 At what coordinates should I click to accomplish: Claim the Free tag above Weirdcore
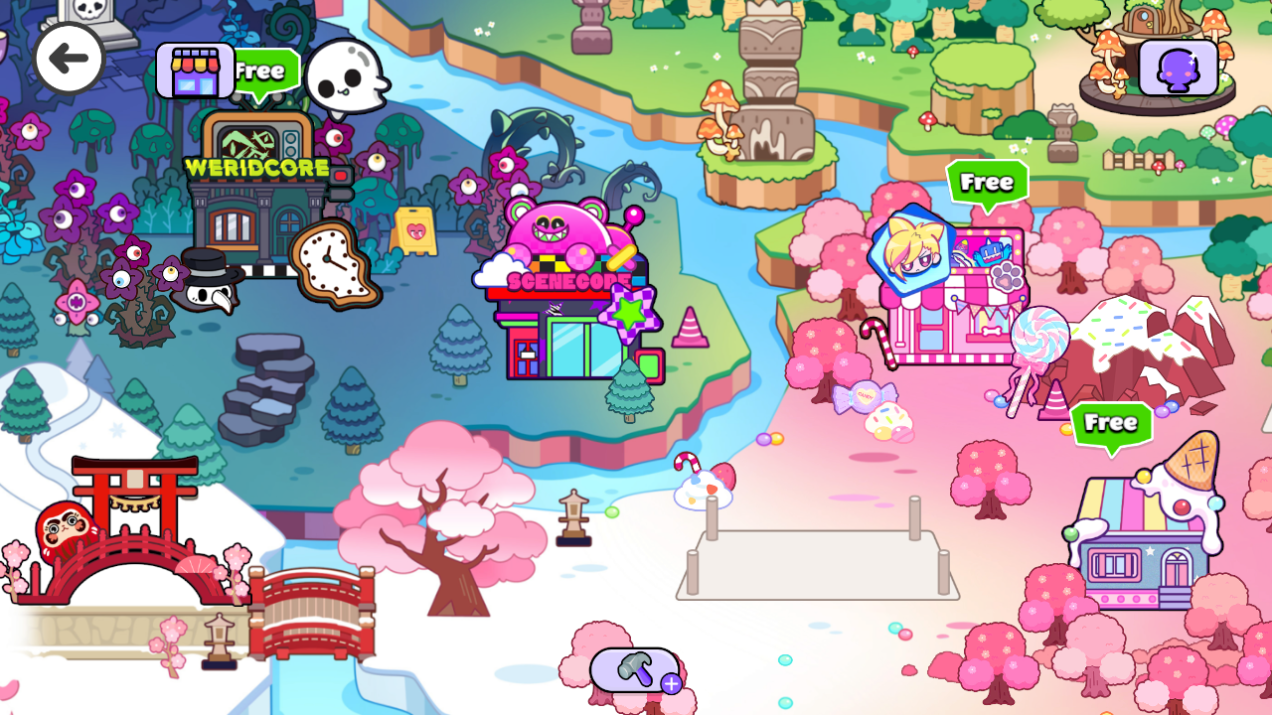click(x=264, y=72)
